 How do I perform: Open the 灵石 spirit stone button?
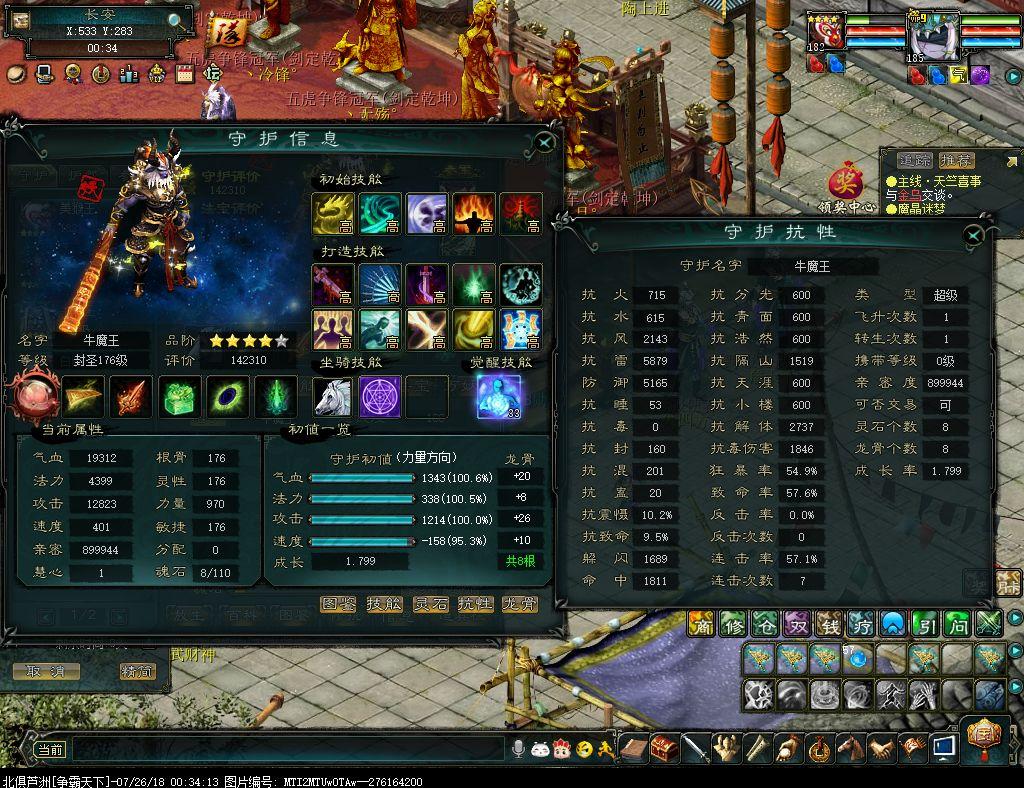(x=430, y=604)
